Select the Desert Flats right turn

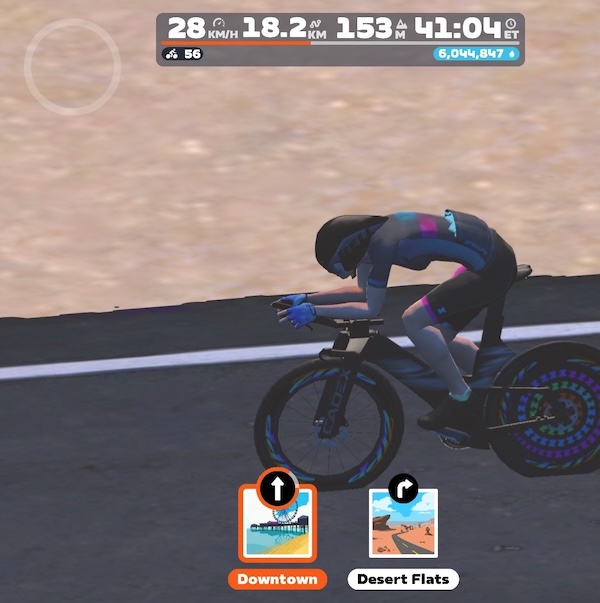point(403,524)
